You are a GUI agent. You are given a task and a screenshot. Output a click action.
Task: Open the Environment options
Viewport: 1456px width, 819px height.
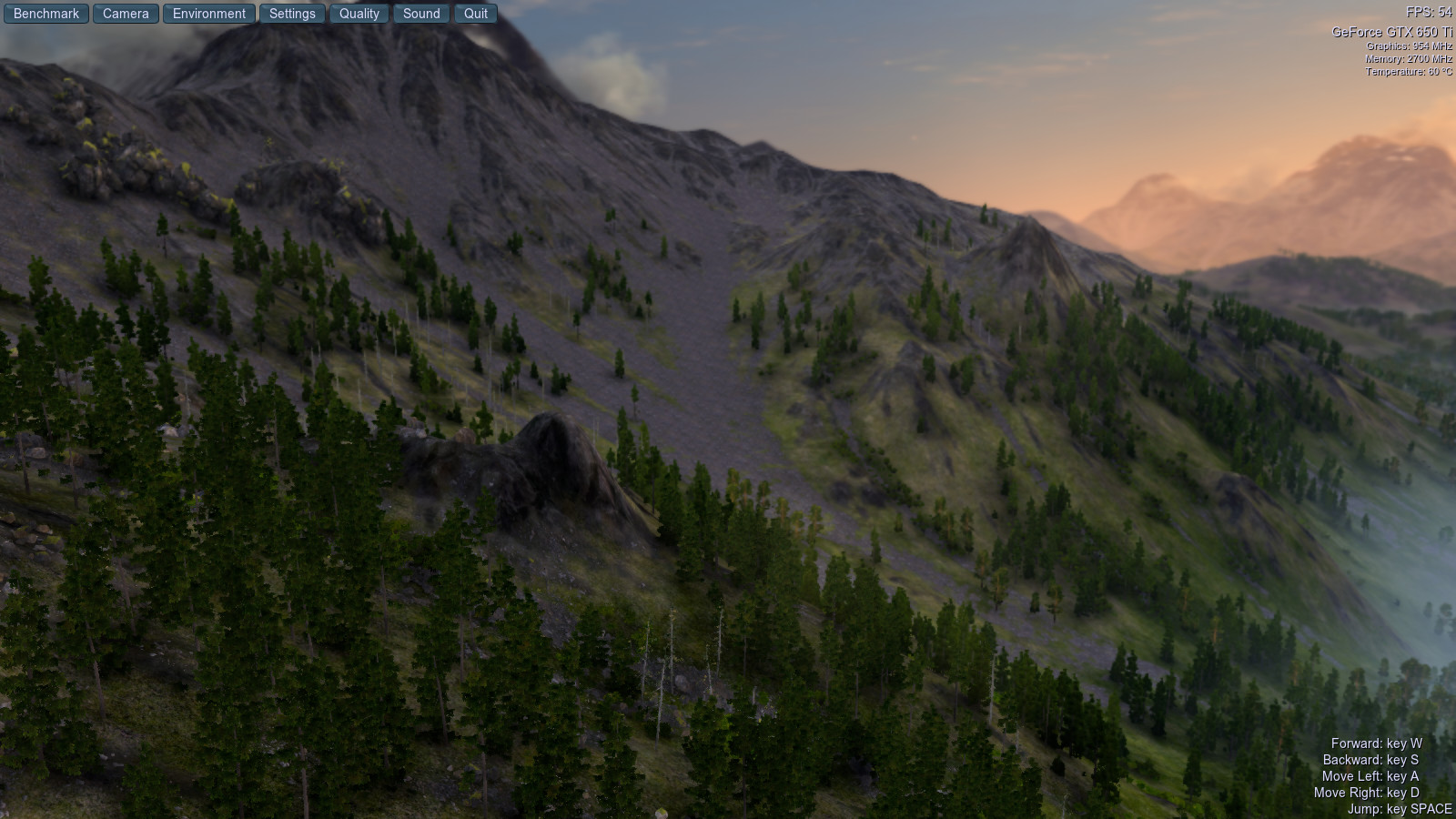tap(209, 14)
